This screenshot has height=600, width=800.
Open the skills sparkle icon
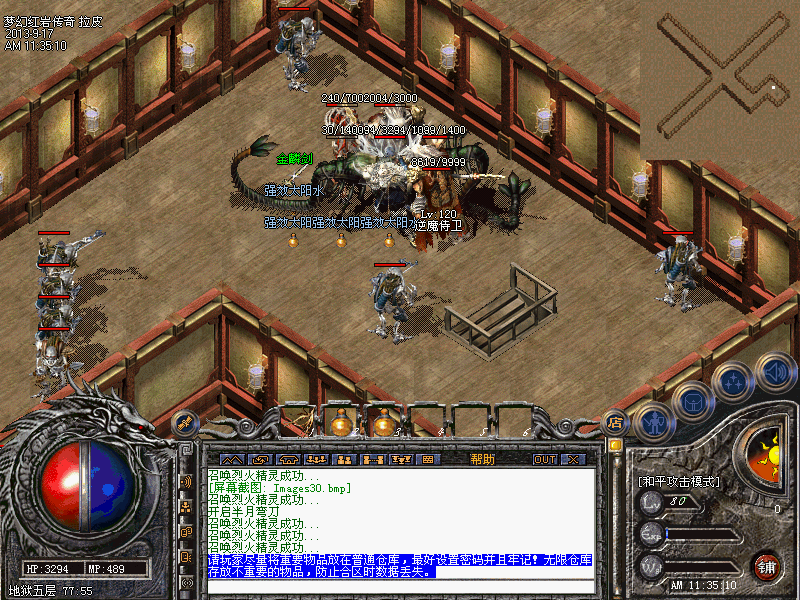click(x=734, y=381)
